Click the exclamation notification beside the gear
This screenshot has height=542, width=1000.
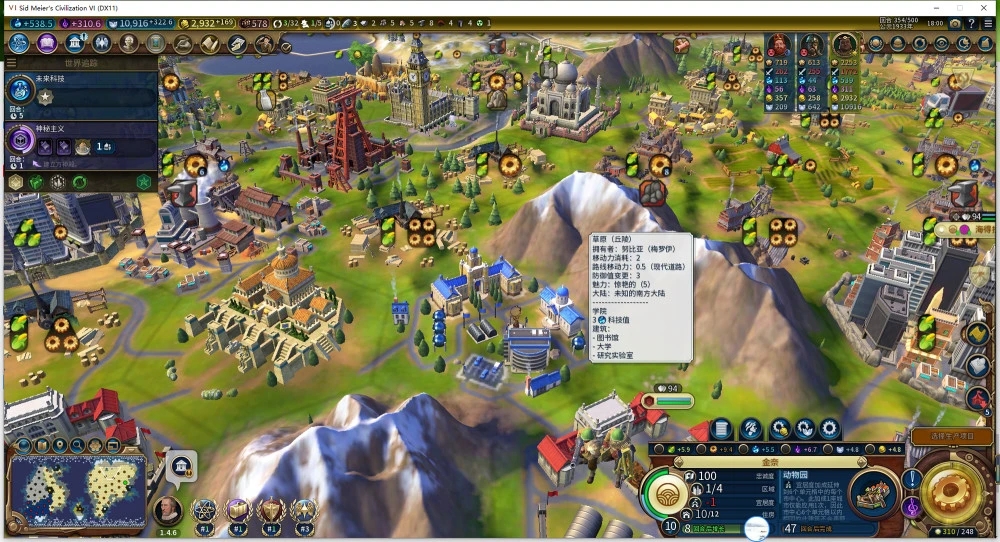(912, 480)
